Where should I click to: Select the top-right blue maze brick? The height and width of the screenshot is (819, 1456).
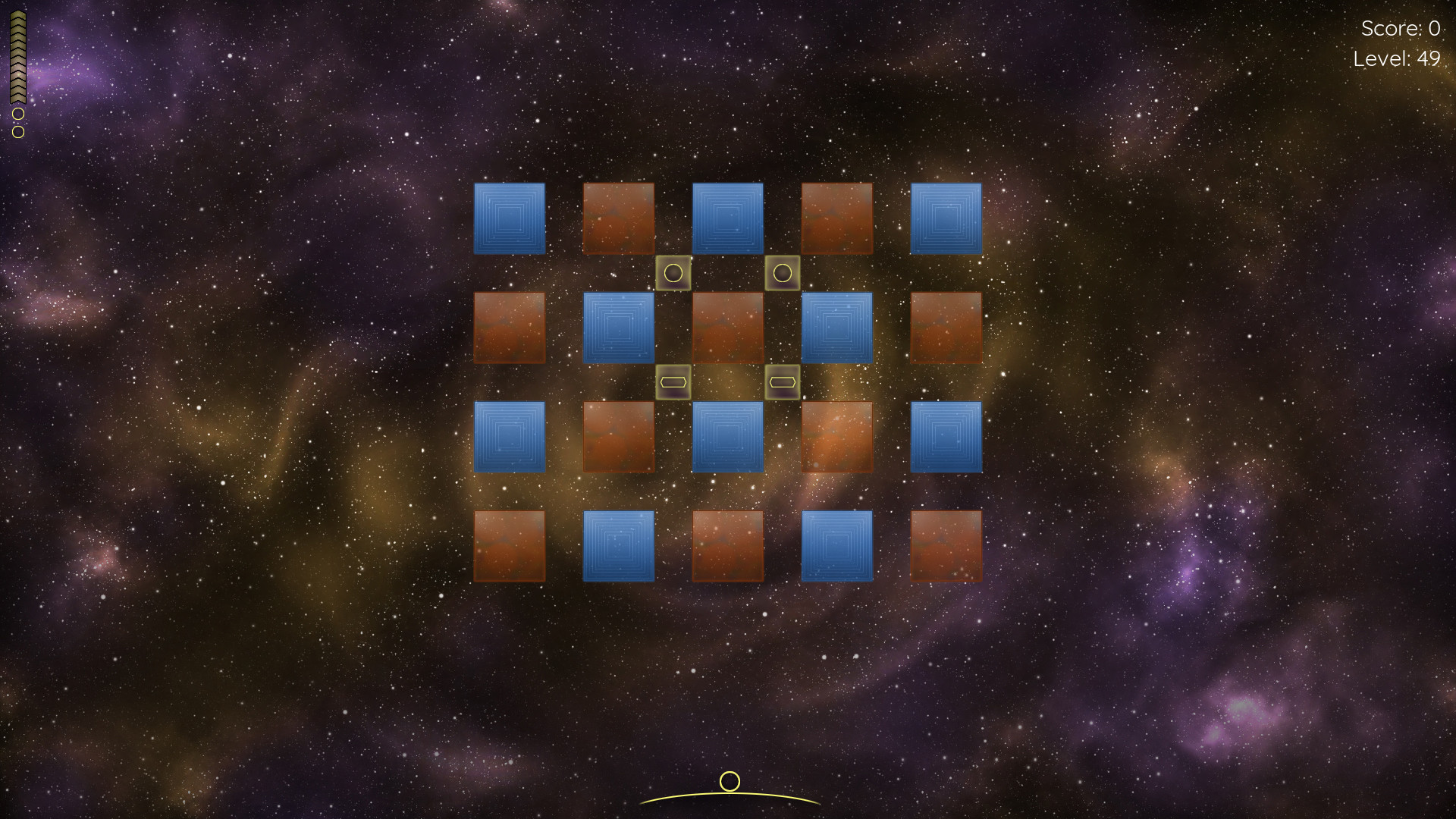coord(946,219)
